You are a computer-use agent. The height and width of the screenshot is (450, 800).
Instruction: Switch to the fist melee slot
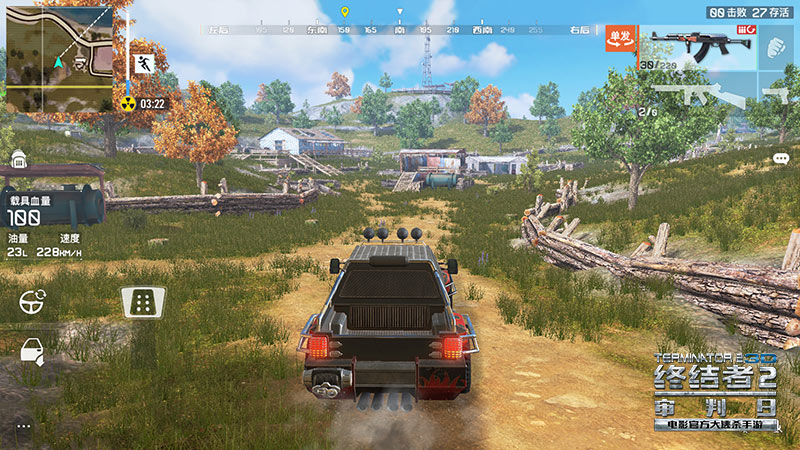(x=777, y=46)
